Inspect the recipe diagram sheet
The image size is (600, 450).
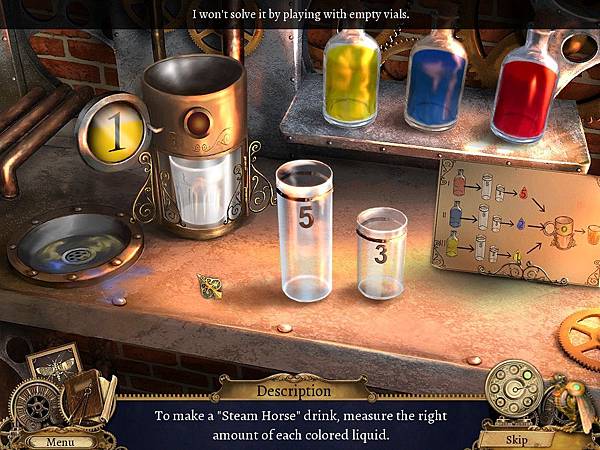[517, 220]
